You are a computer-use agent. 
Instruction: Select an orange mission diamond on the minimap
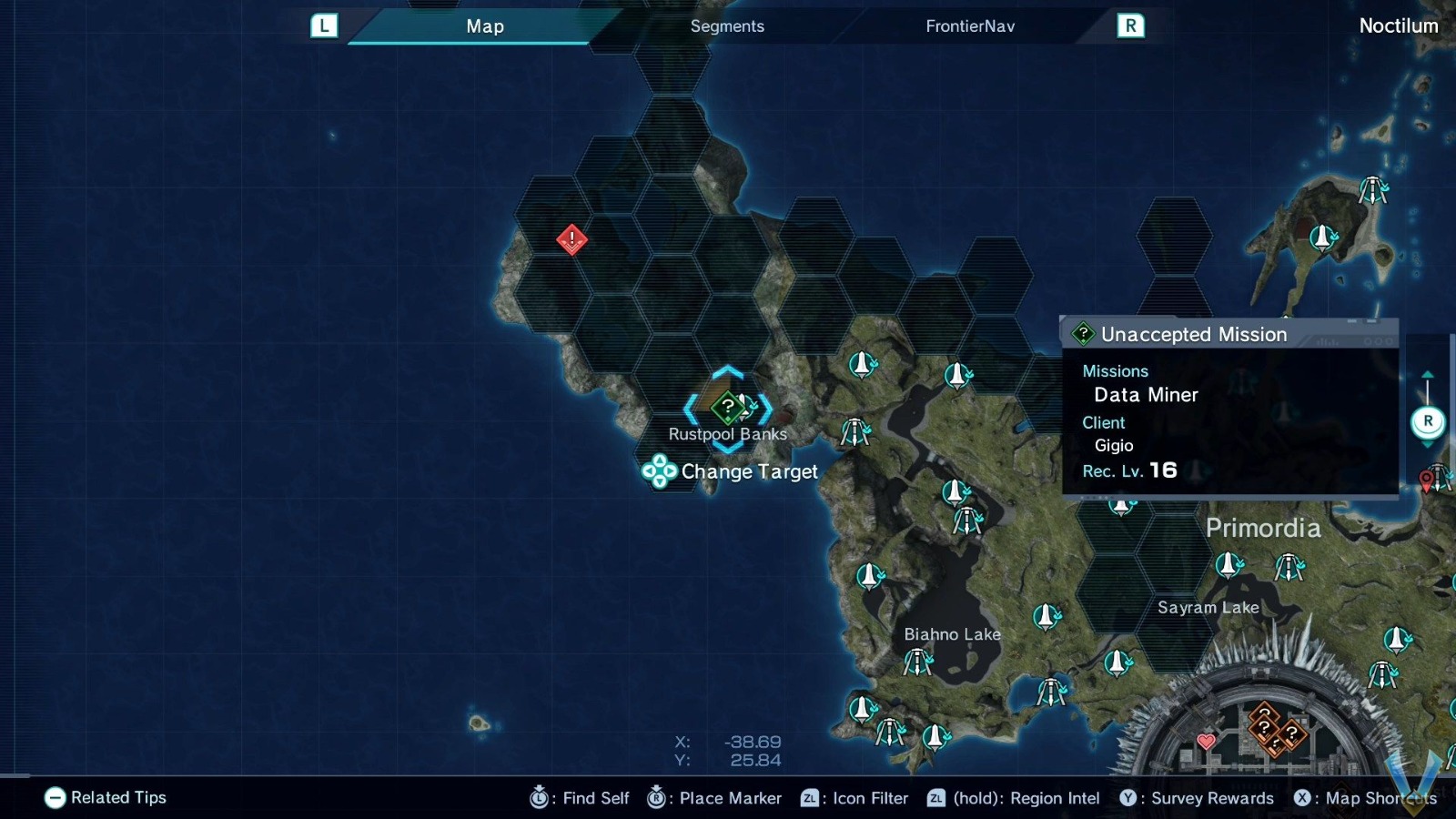click(1266, 726)
